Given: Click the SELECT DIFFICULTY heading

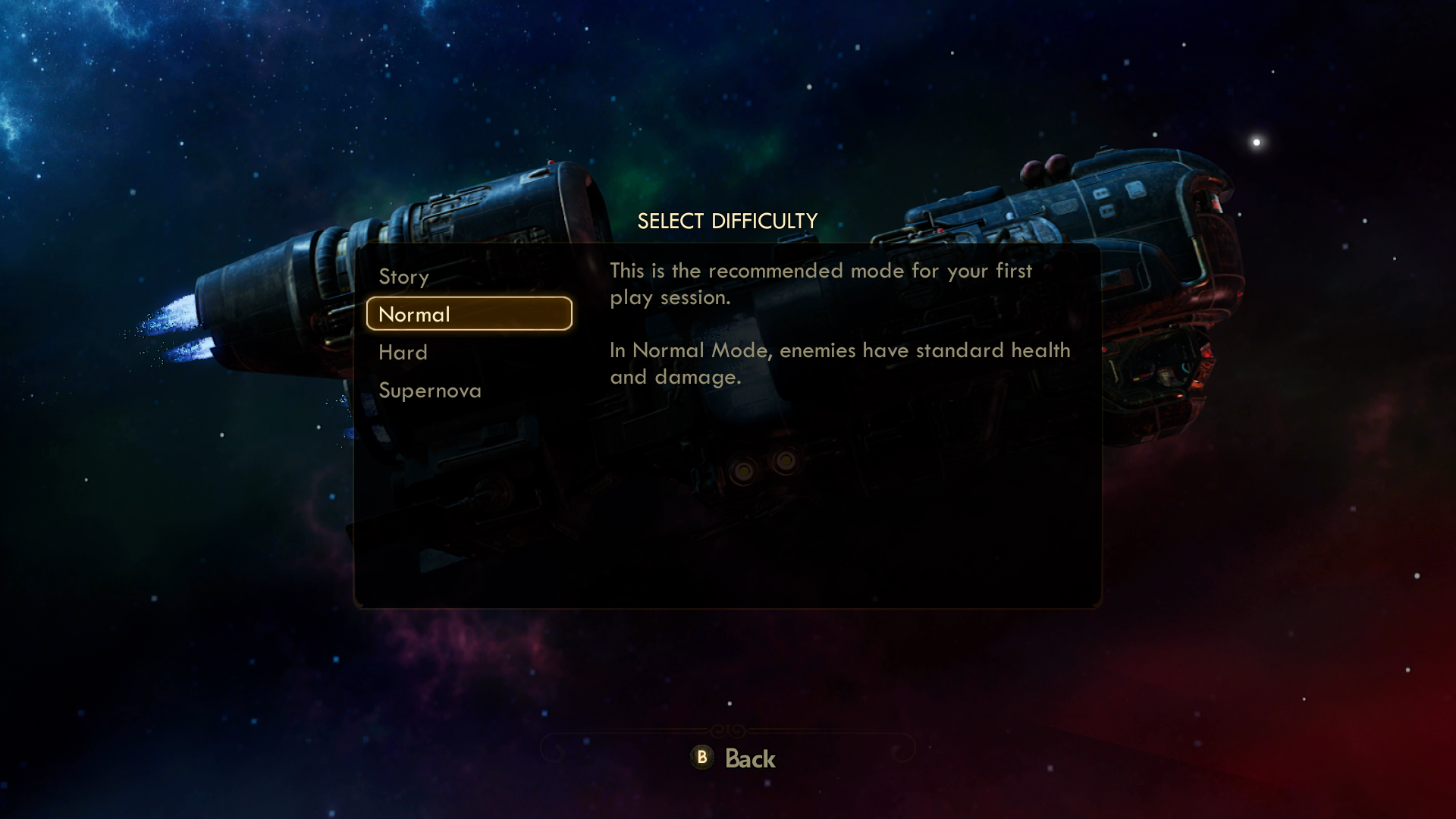Looking at the screenshot, I should click(727, 221).
